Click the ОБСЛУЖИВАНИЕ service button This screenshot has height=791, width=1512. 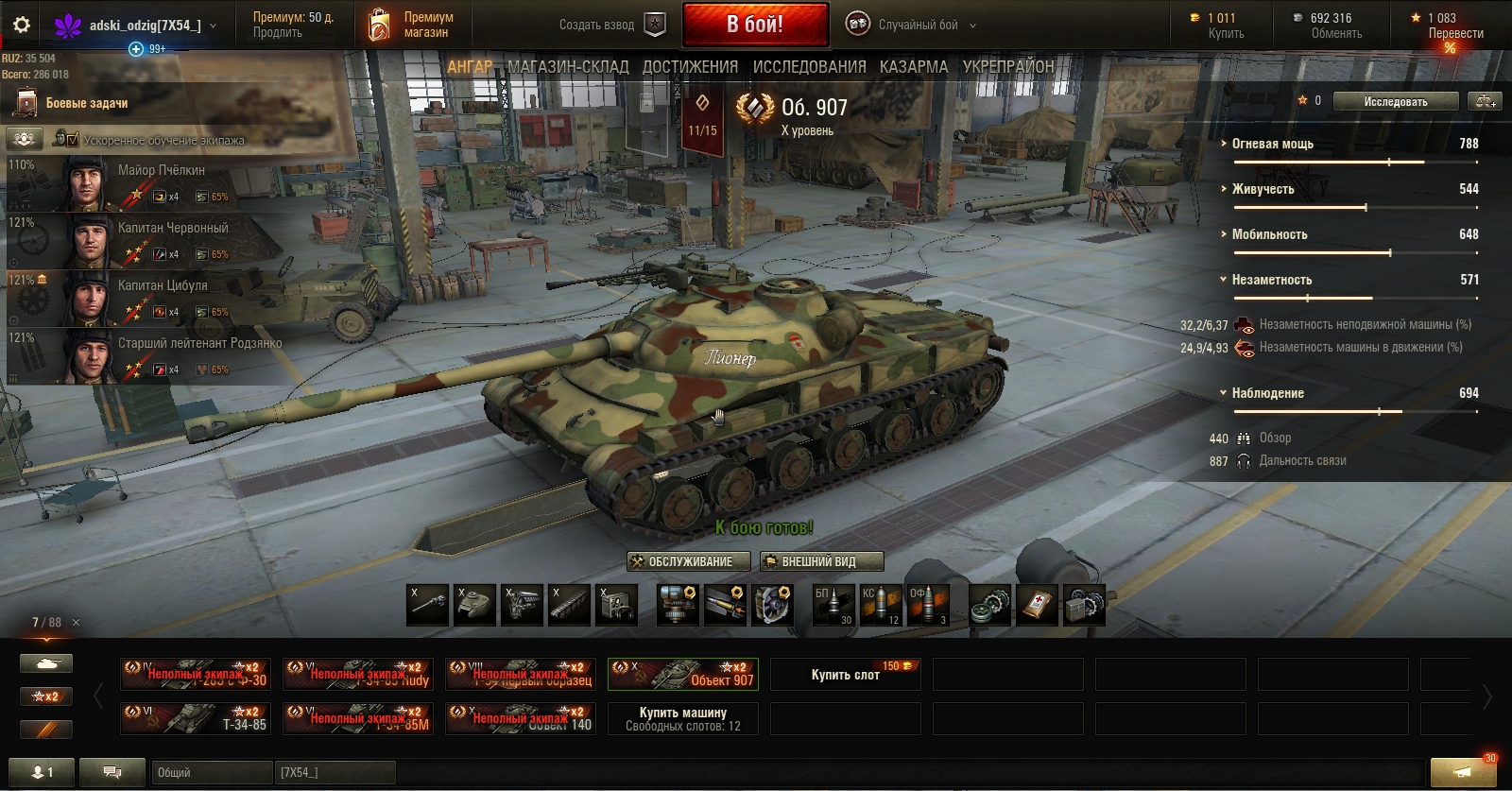pos(689,561)
